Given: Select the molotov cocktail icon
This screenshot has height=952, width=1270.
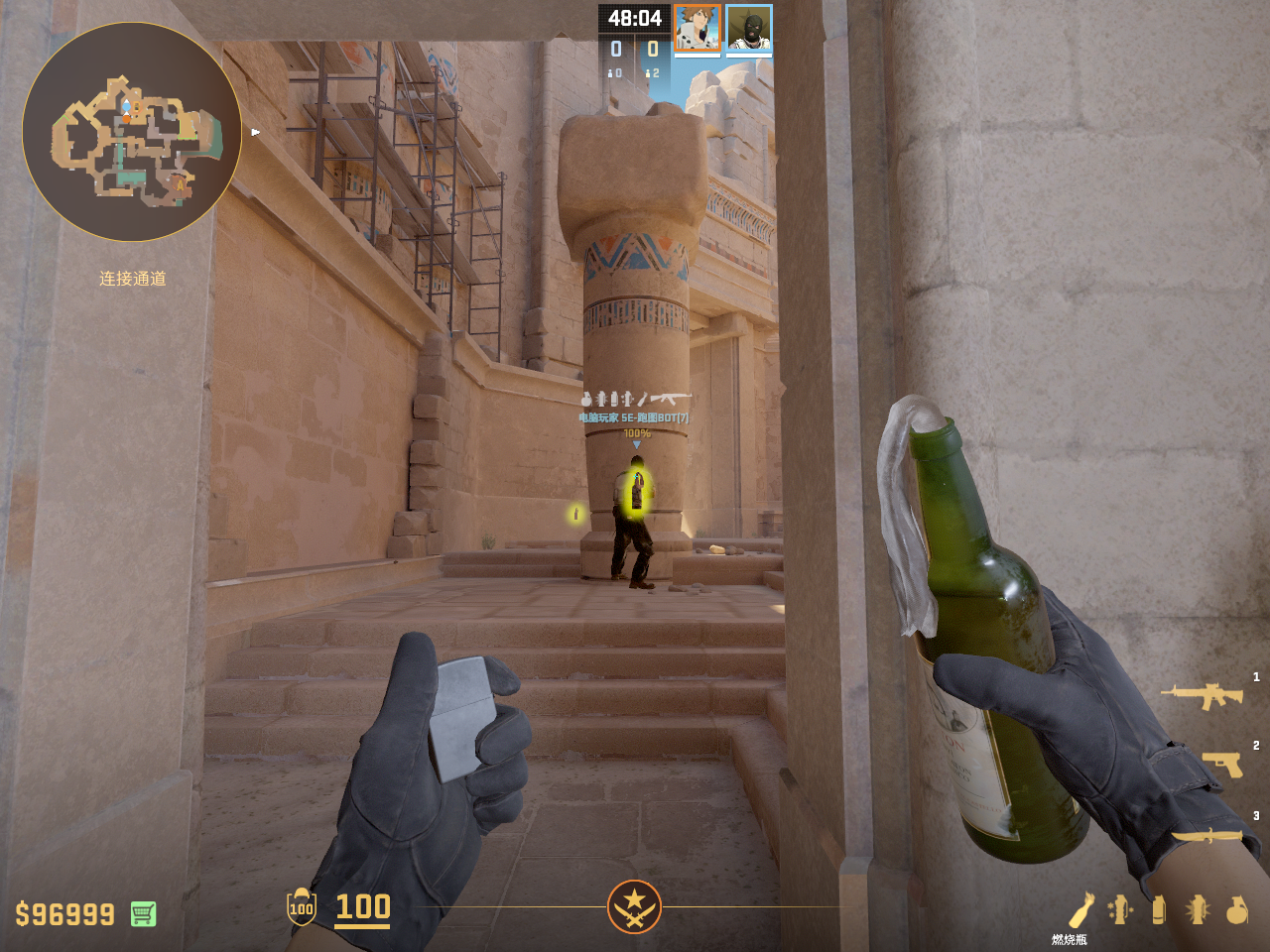Looking at the screenshot, I should coord(1081,909).
